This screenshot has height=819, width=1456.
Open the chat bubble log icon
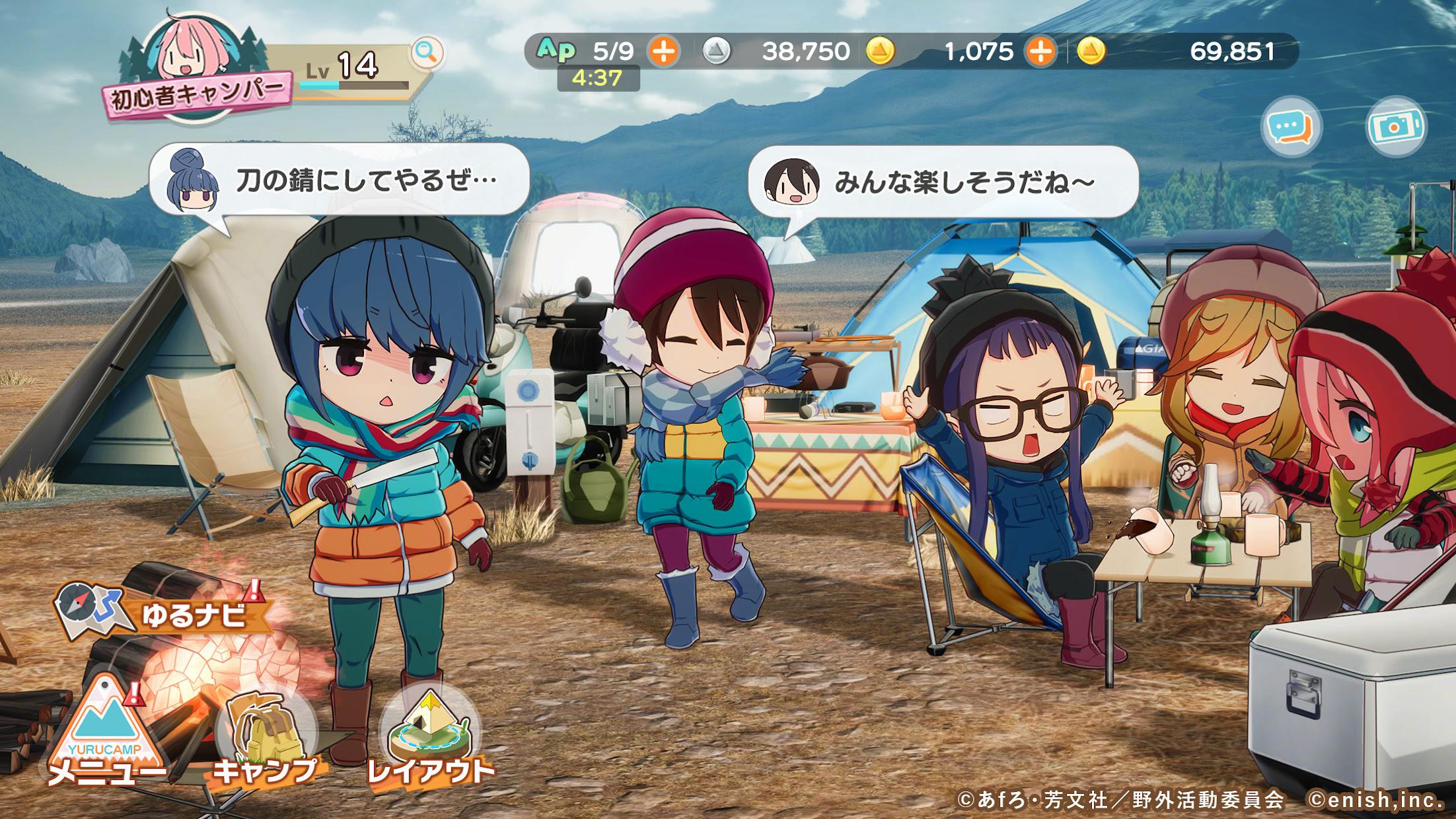tap(1291, 127)
